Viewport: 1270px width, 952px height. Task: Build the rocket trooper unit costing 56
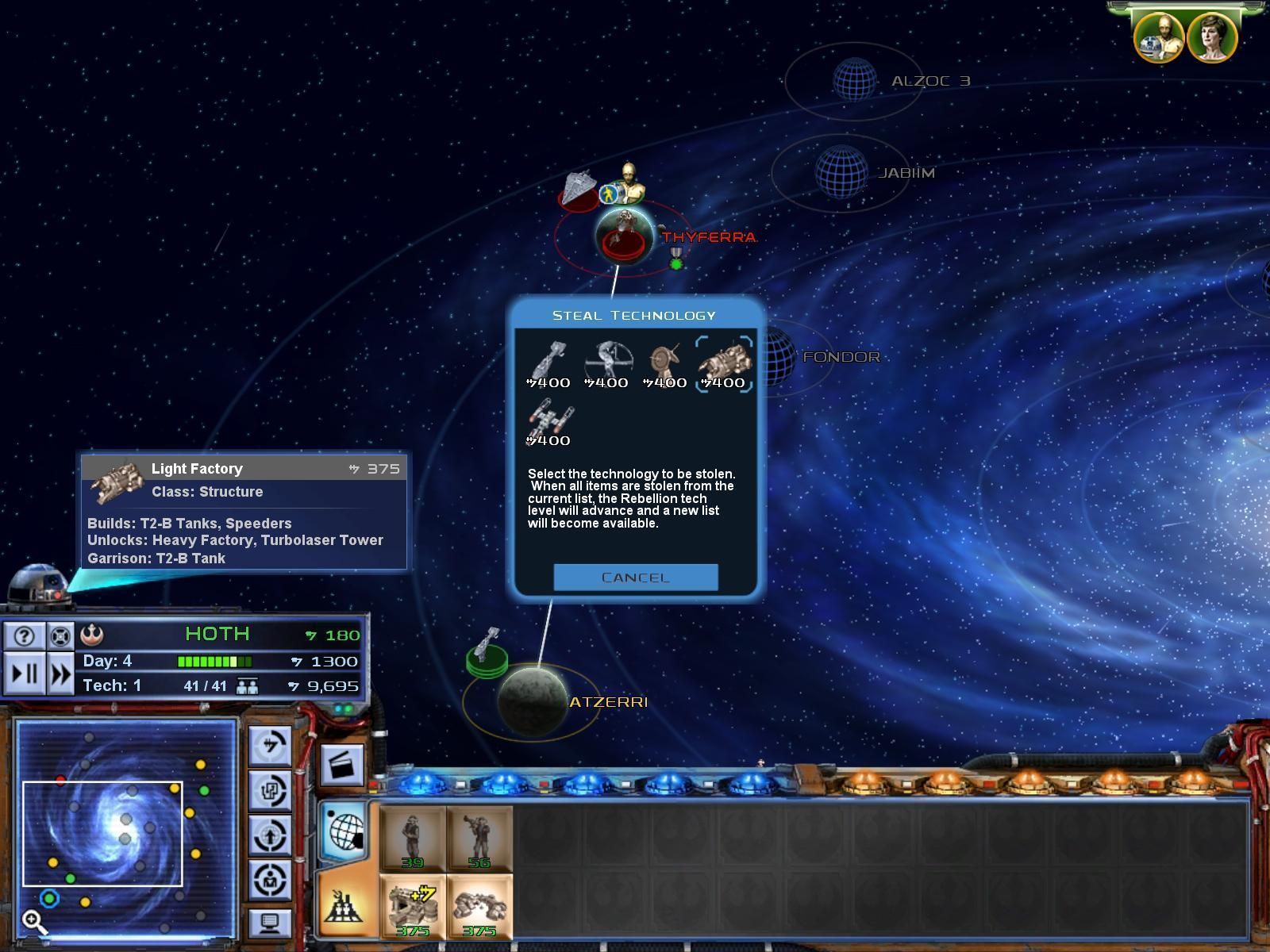[x=479, y=839]
